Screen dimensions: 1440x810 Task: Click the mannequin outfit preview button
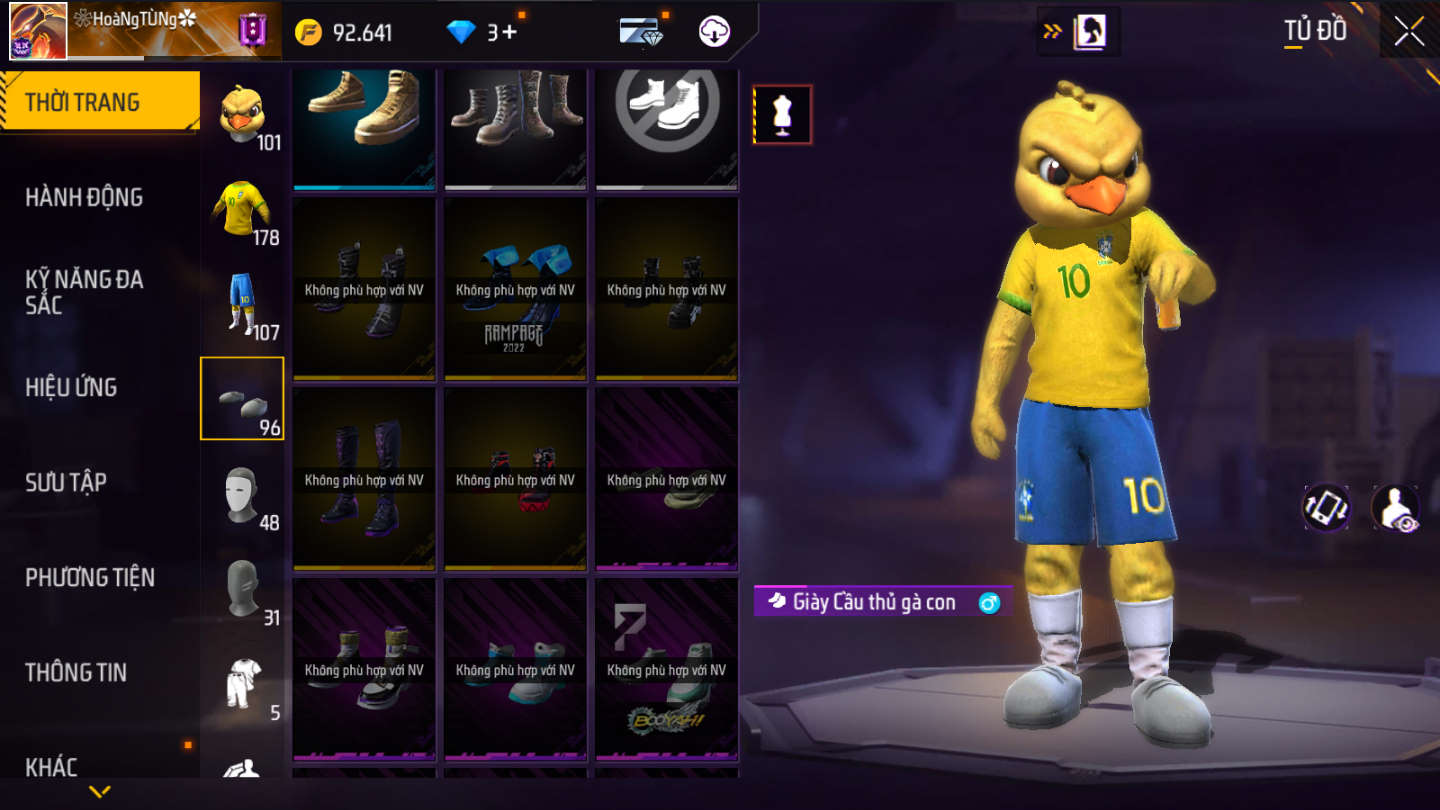[x=782, y=114]
